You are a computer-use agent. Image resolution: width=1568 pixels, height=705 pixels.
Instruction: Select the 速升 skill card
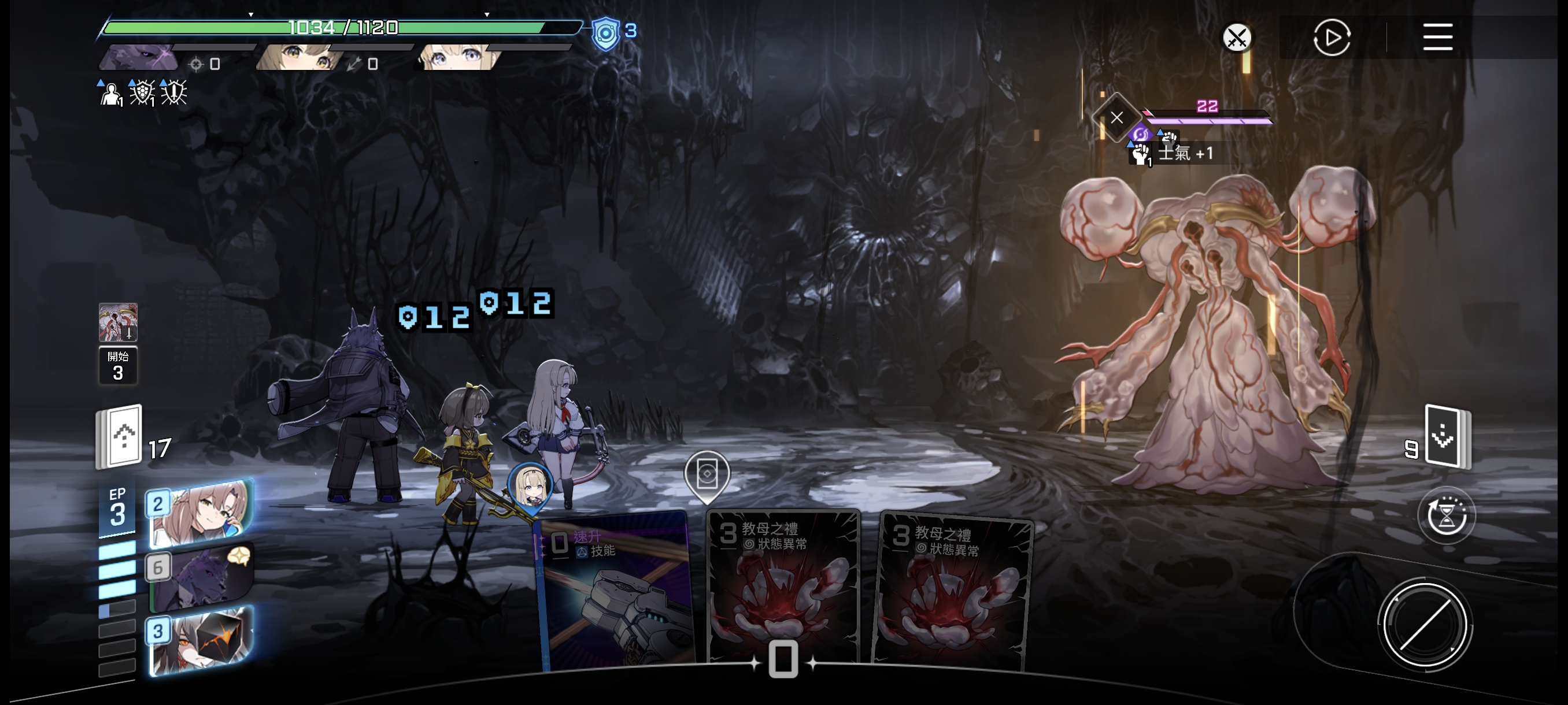(x=615, y=590)
